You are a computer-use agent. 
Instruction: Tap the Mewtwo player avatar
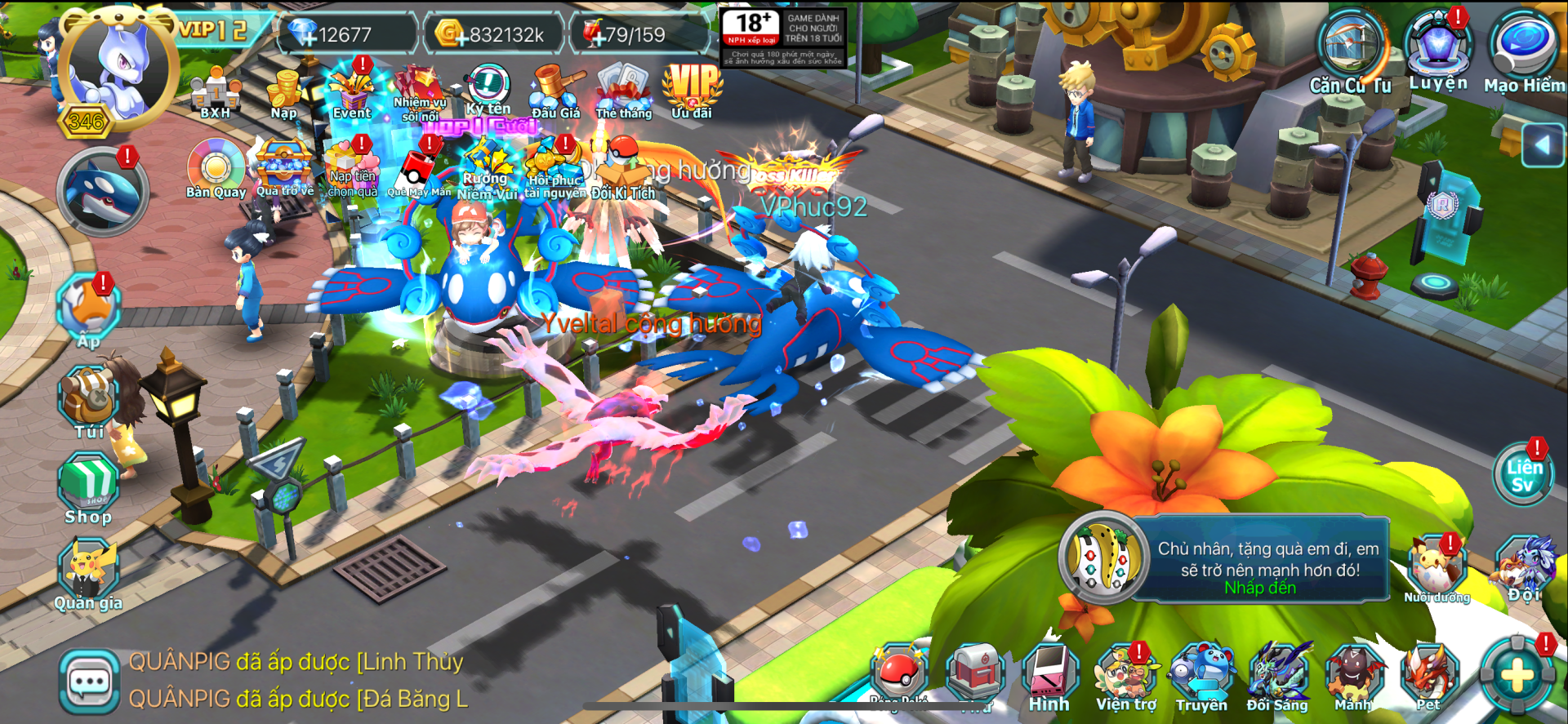pos(119,68)
